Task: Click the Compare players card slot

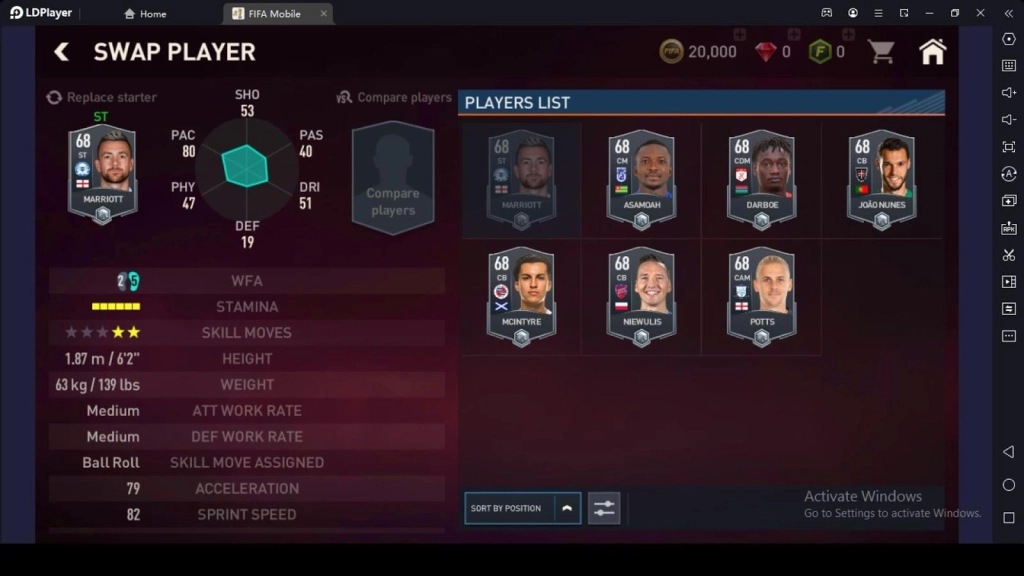Action: (393, 178)
